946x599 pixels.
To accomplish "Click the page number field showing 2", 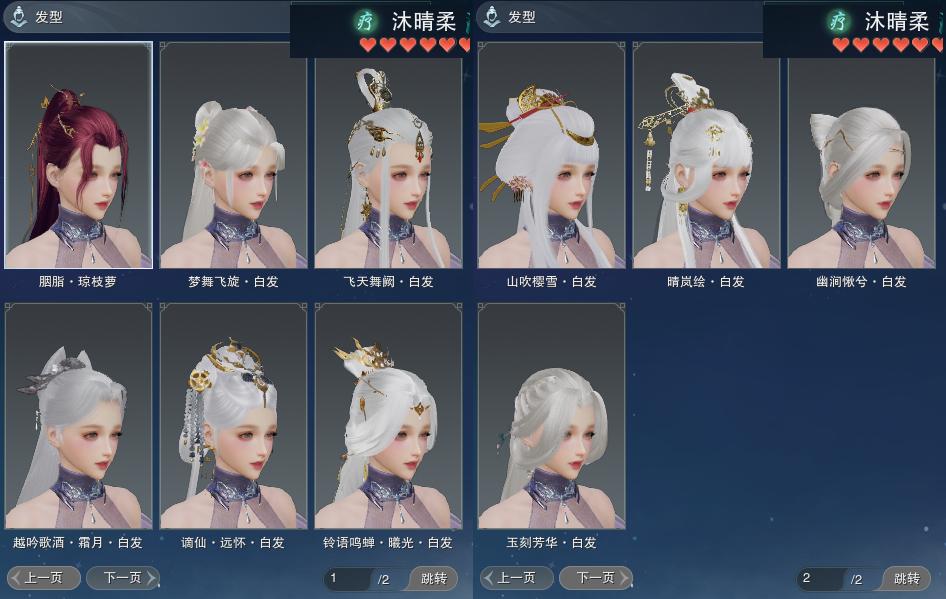I will click(819, 578).
